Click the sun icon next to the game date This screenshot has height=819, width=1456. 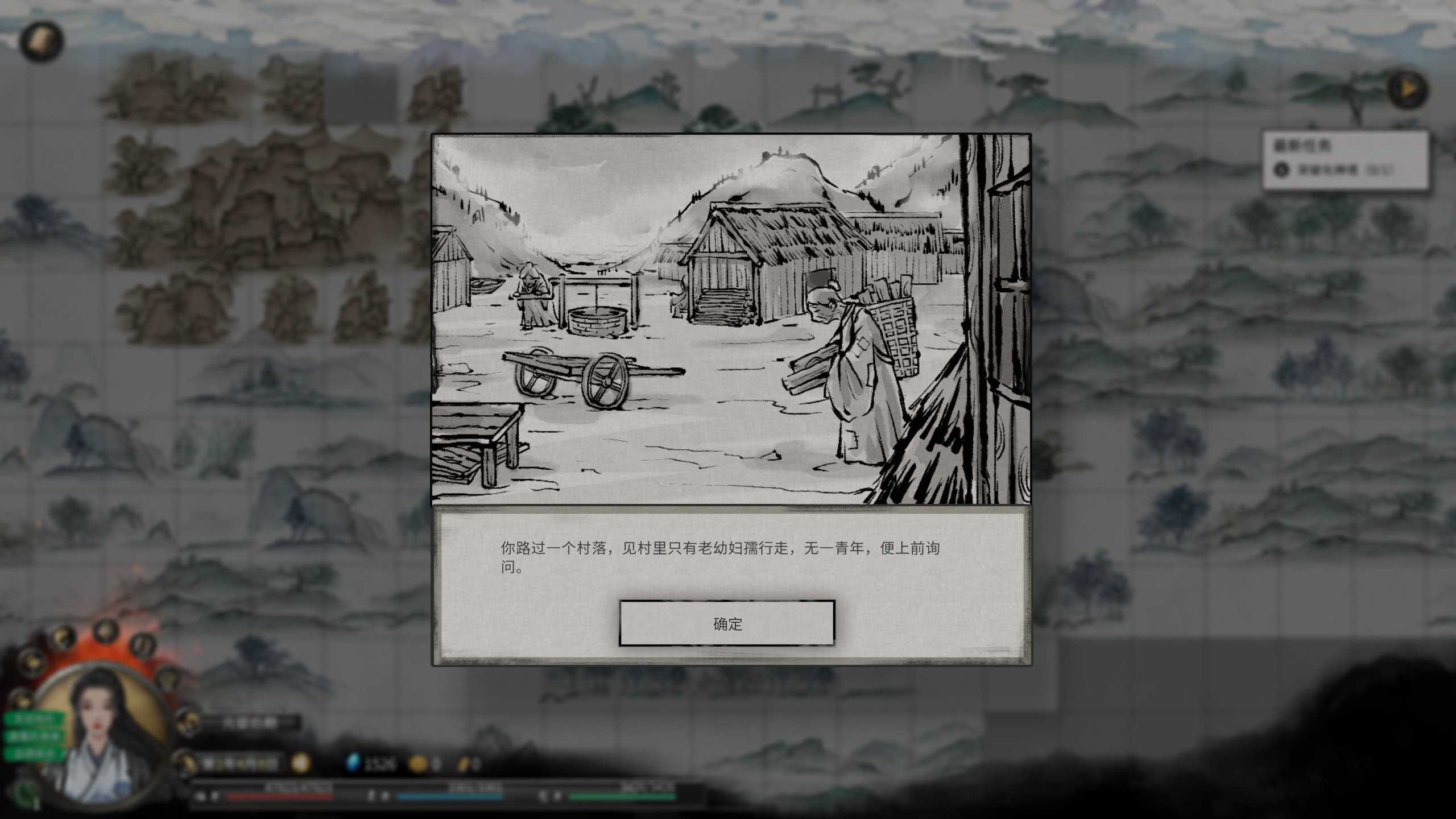(x=300, y=763)
